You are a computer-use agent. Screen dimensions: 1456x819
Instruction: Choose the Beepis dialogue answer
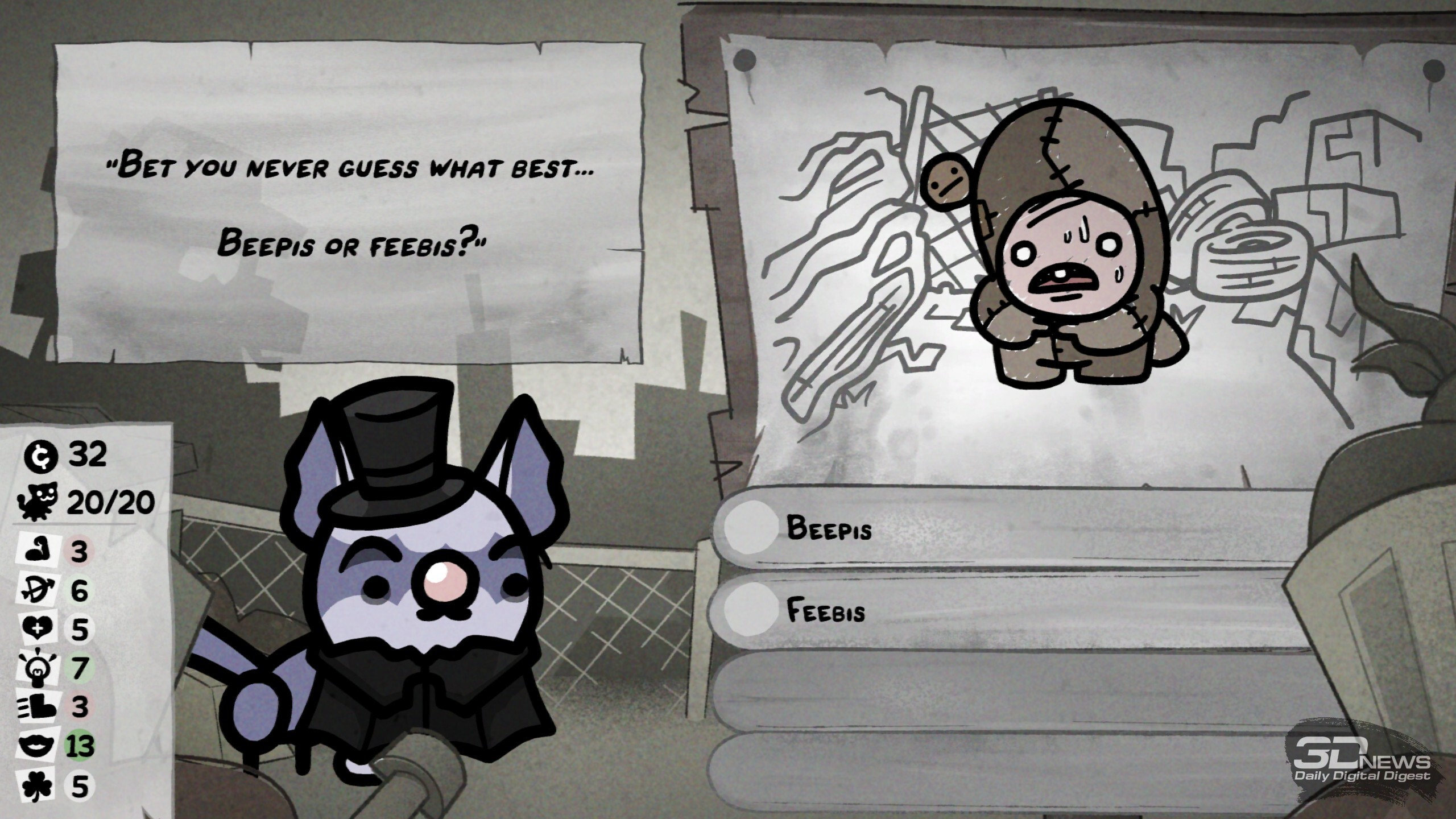(830, 529)
